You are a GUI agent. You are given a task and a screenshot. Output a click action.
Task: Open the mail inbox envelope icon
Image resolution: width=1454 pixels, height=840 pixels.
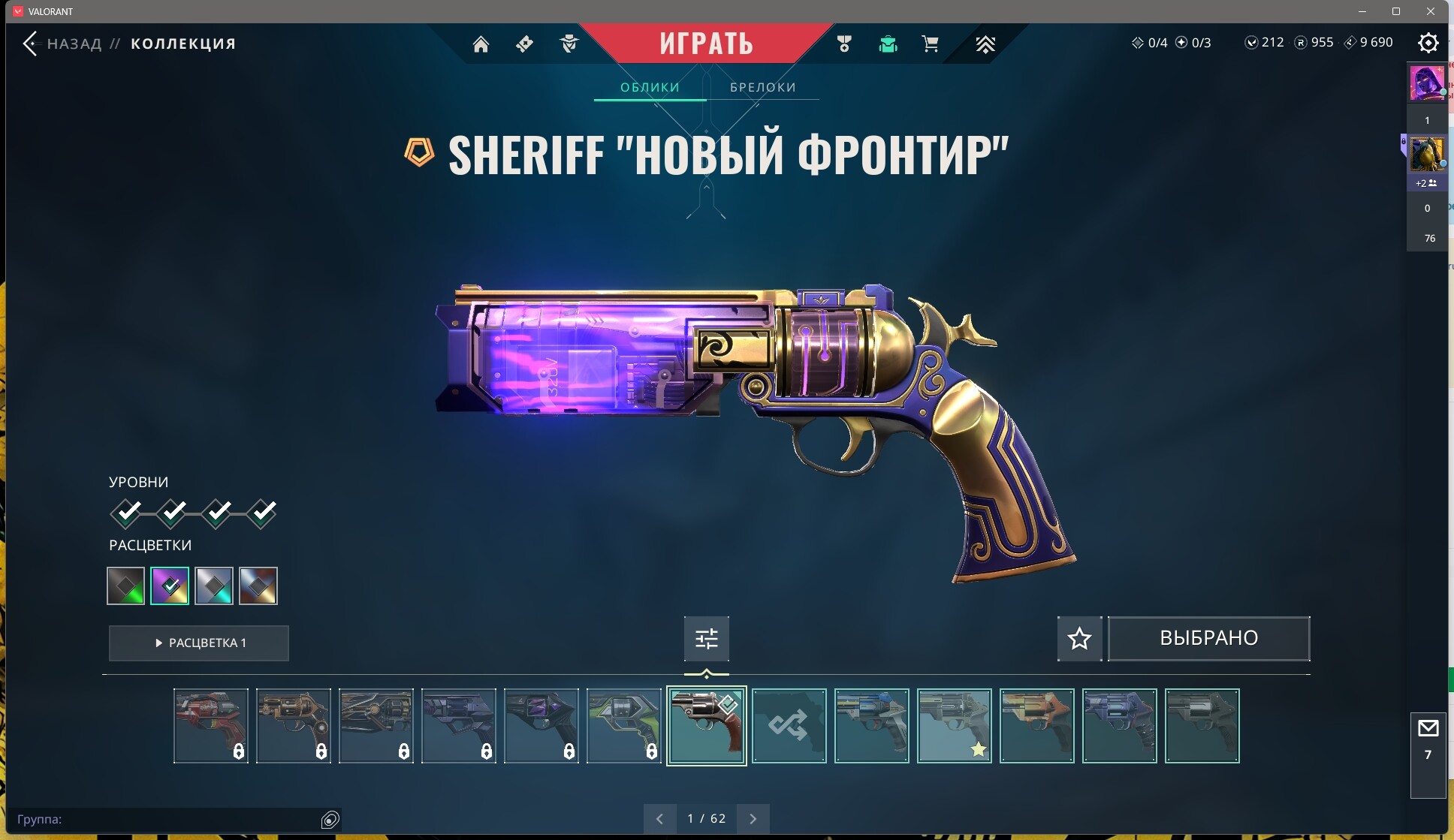1428,728
